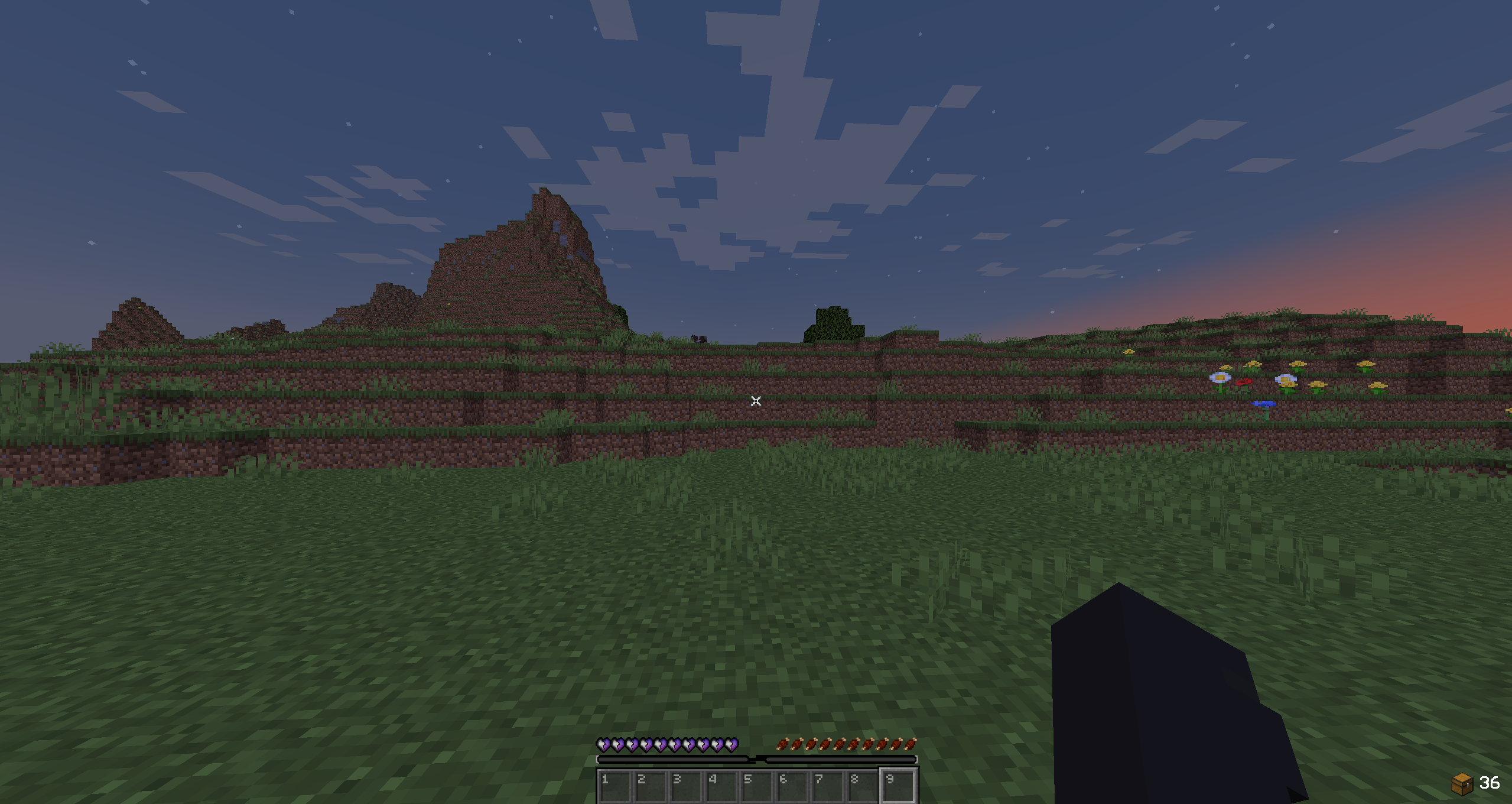
Task: Click the red poppy flower on the right ridge
Action: pos(1245,382)
